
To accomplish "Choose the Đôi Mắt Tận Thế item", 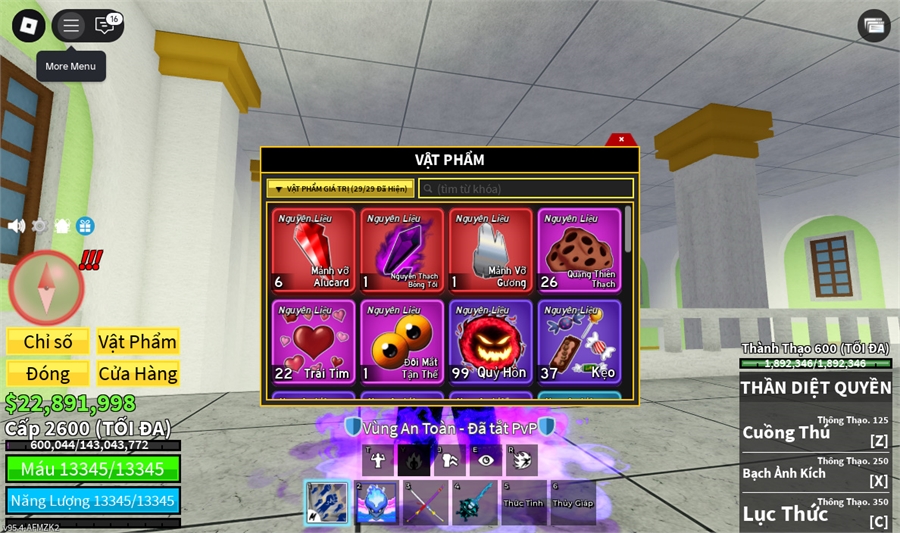I will coord(402,342).
